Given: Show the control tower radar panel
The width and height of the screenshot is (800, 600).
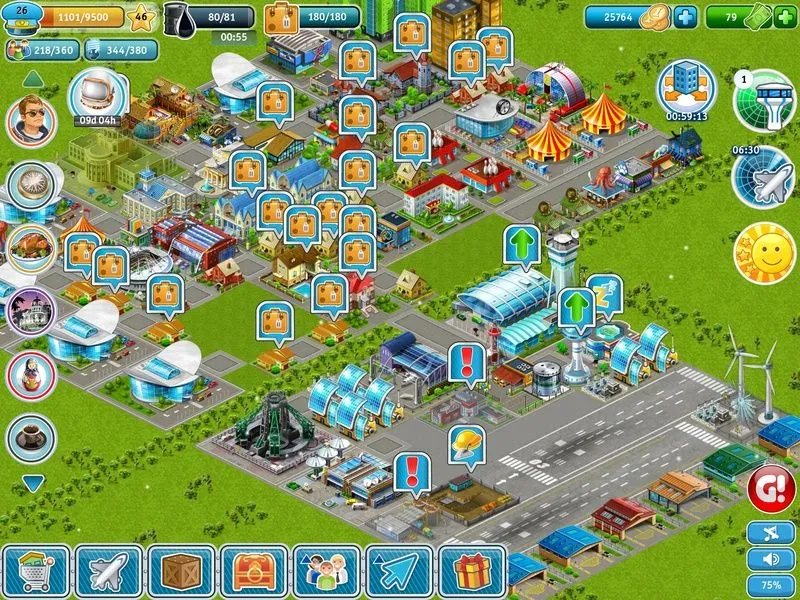Looking at the screenshot, I should (x=765, y=100).
